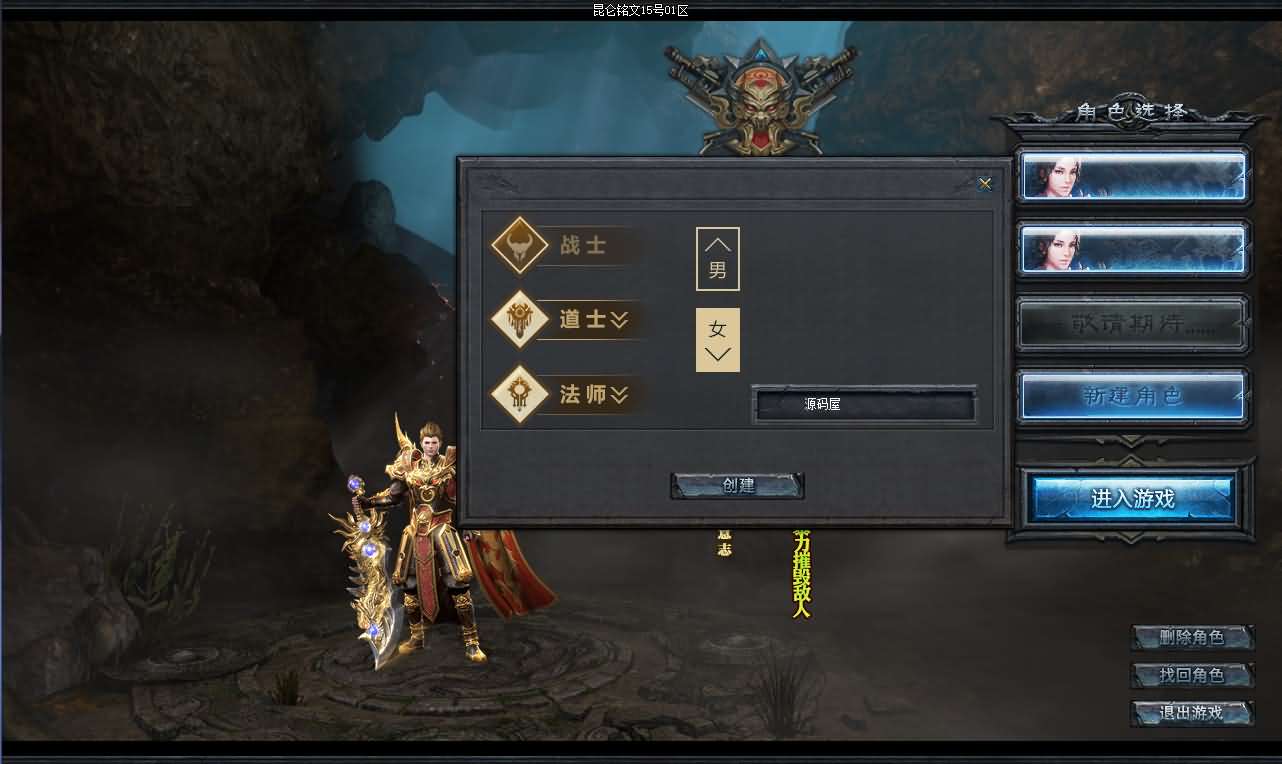This screenshot has height=764, width=1282.
Task: Open 找回角色 to recover character
Action: tap(1192, 675)
